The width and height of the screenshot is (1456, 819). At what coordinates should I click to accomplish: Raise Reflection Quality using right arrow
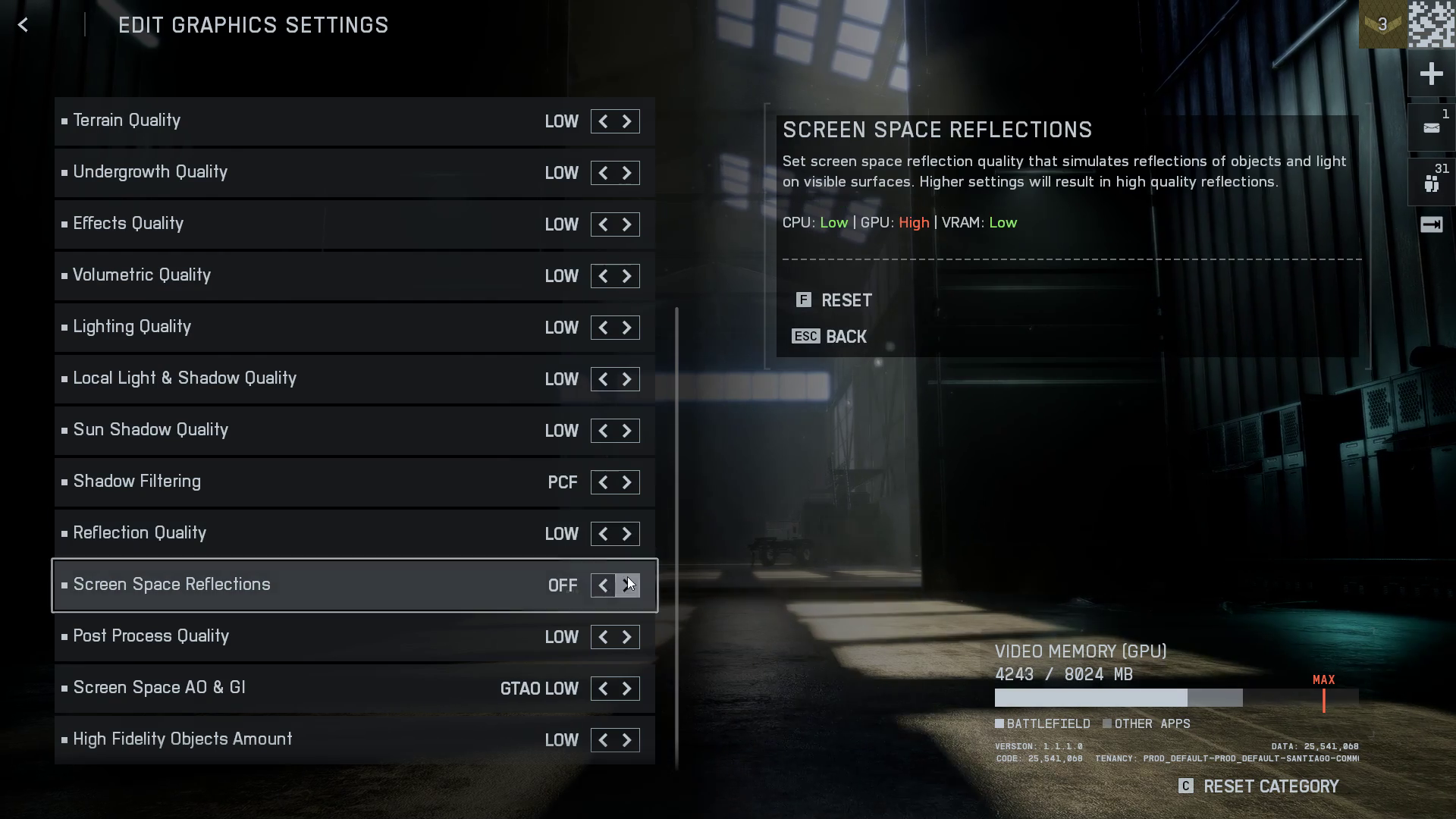click(x=627, y=534)
